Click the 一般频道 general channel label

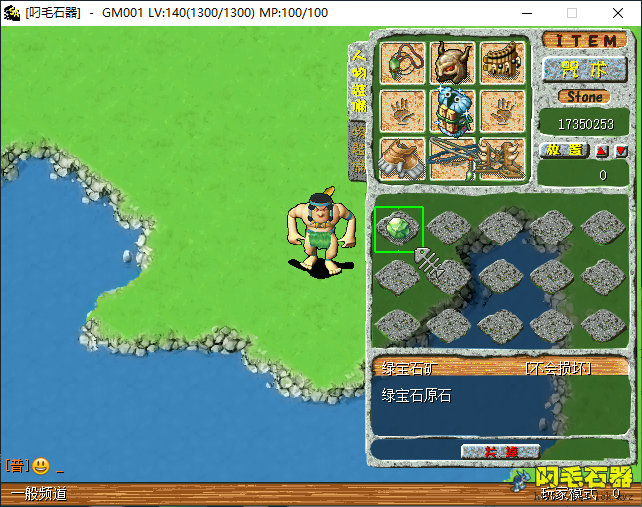tap(40, 494)
